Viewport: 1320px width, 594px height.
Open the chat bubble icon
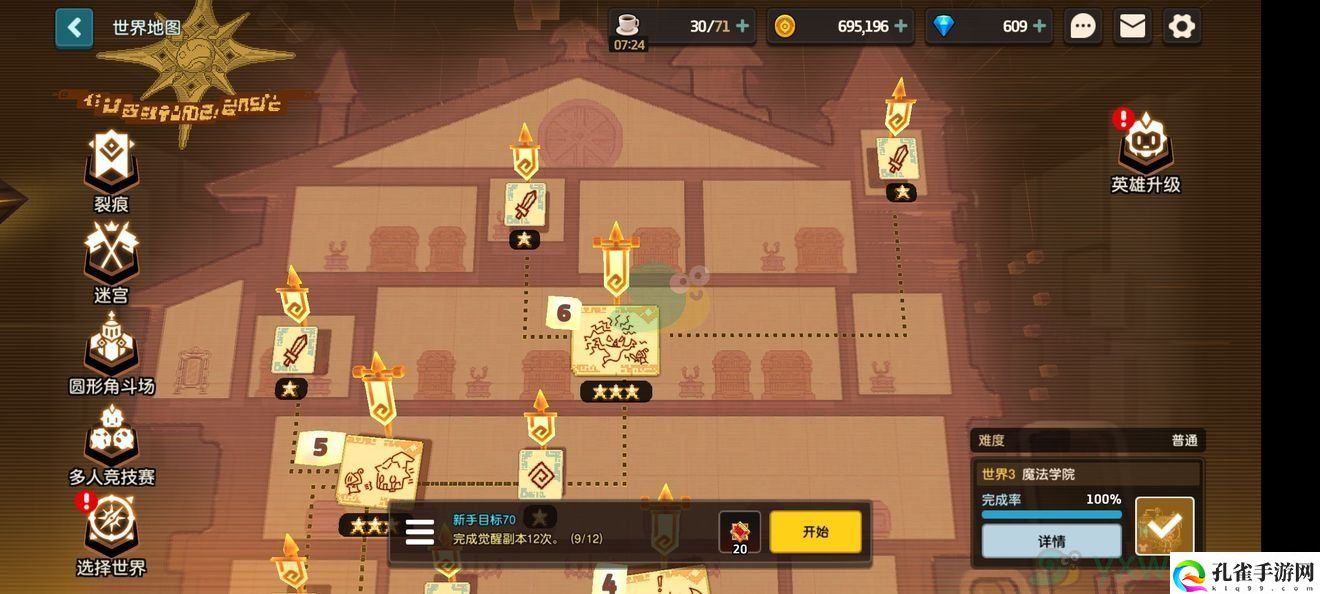pos(1083,27)
